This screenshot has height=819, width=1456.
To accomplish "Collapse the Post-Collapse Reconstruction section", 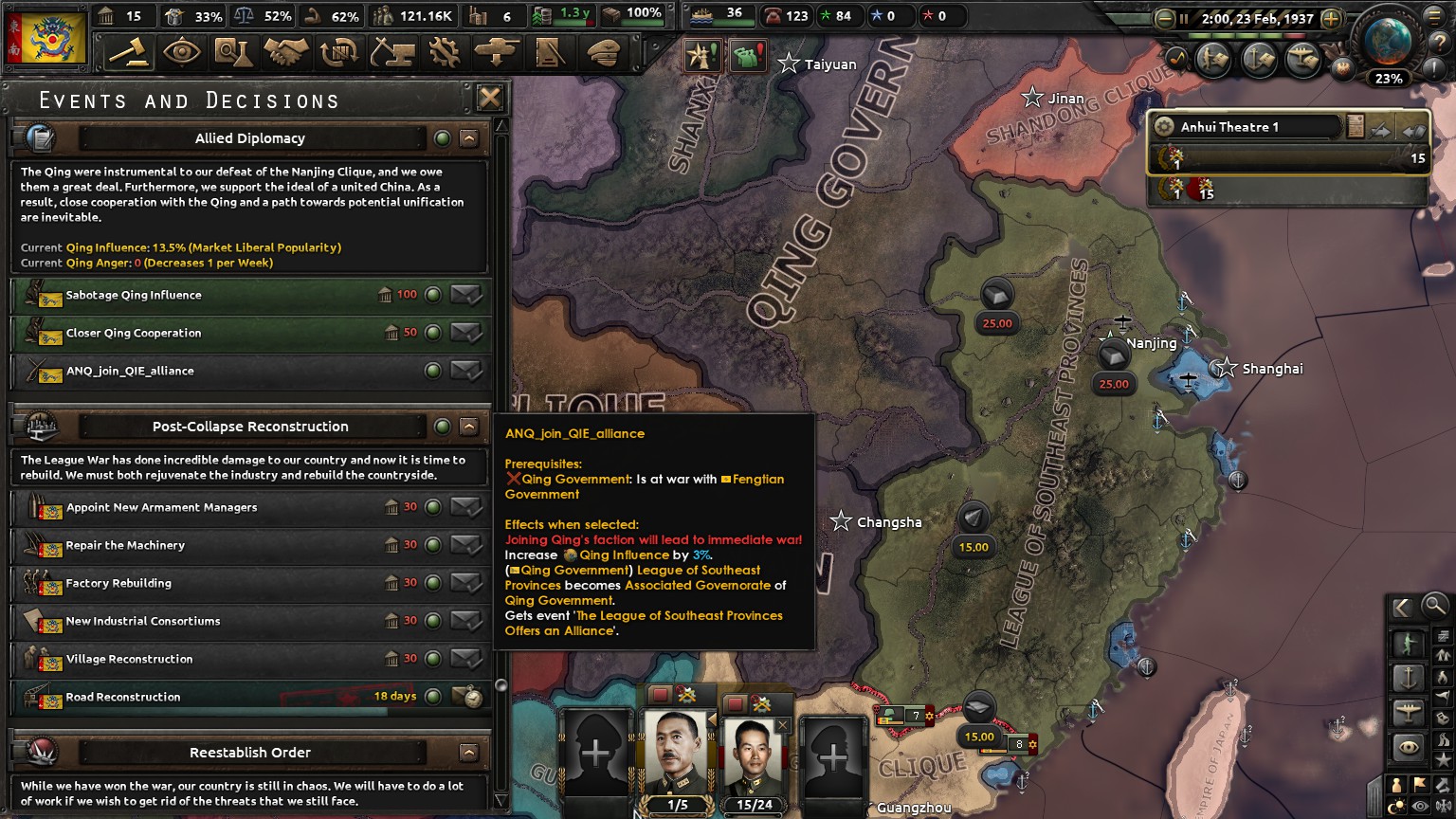I will 469,427.
